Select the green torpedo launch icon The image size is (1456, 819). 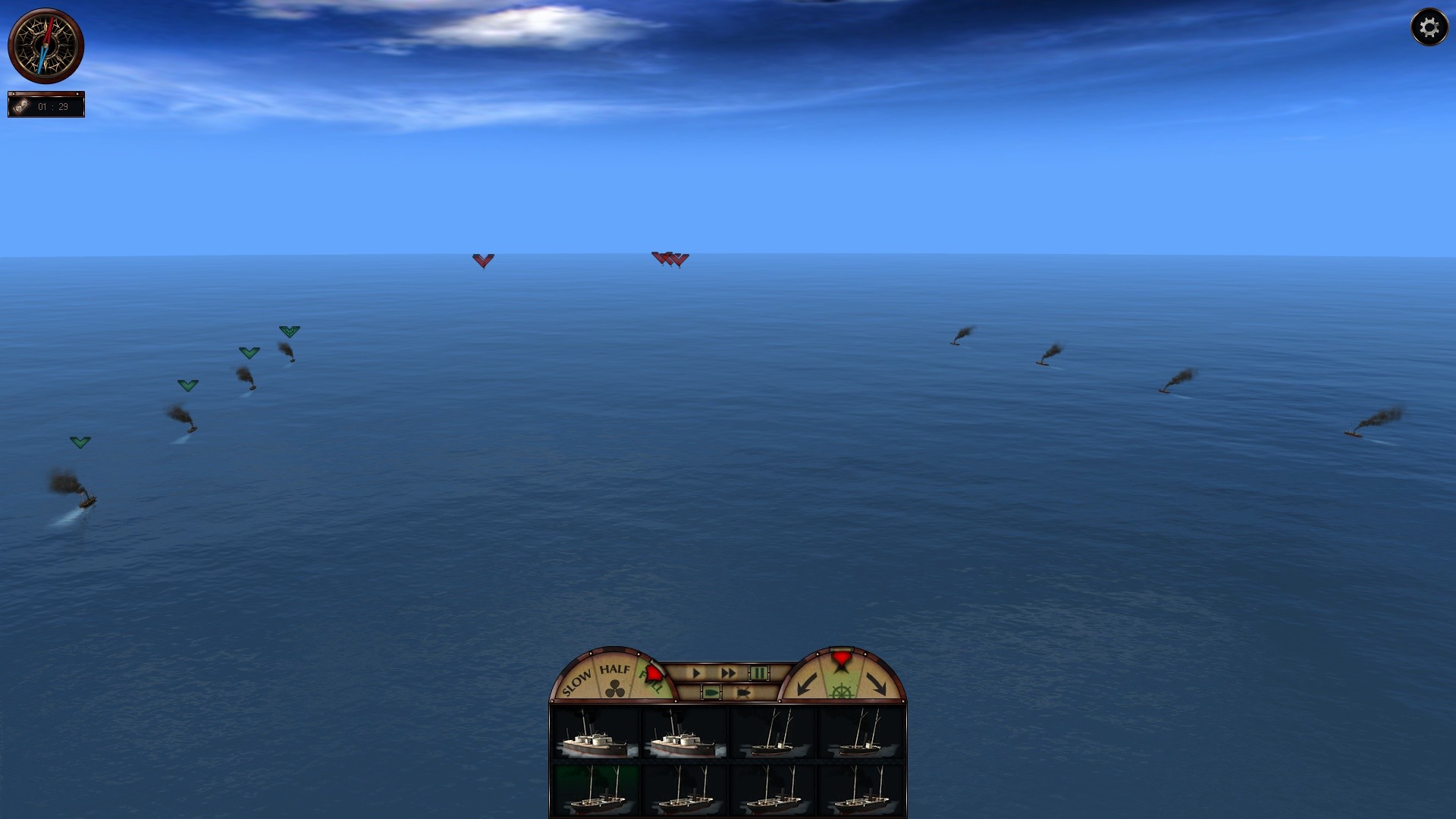click(711, 691)
